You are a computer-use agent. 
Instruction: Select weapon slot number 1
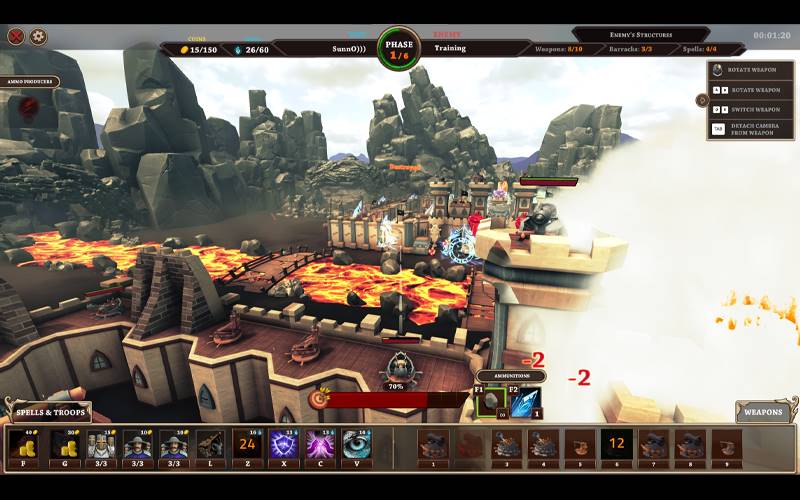[433, 445]
